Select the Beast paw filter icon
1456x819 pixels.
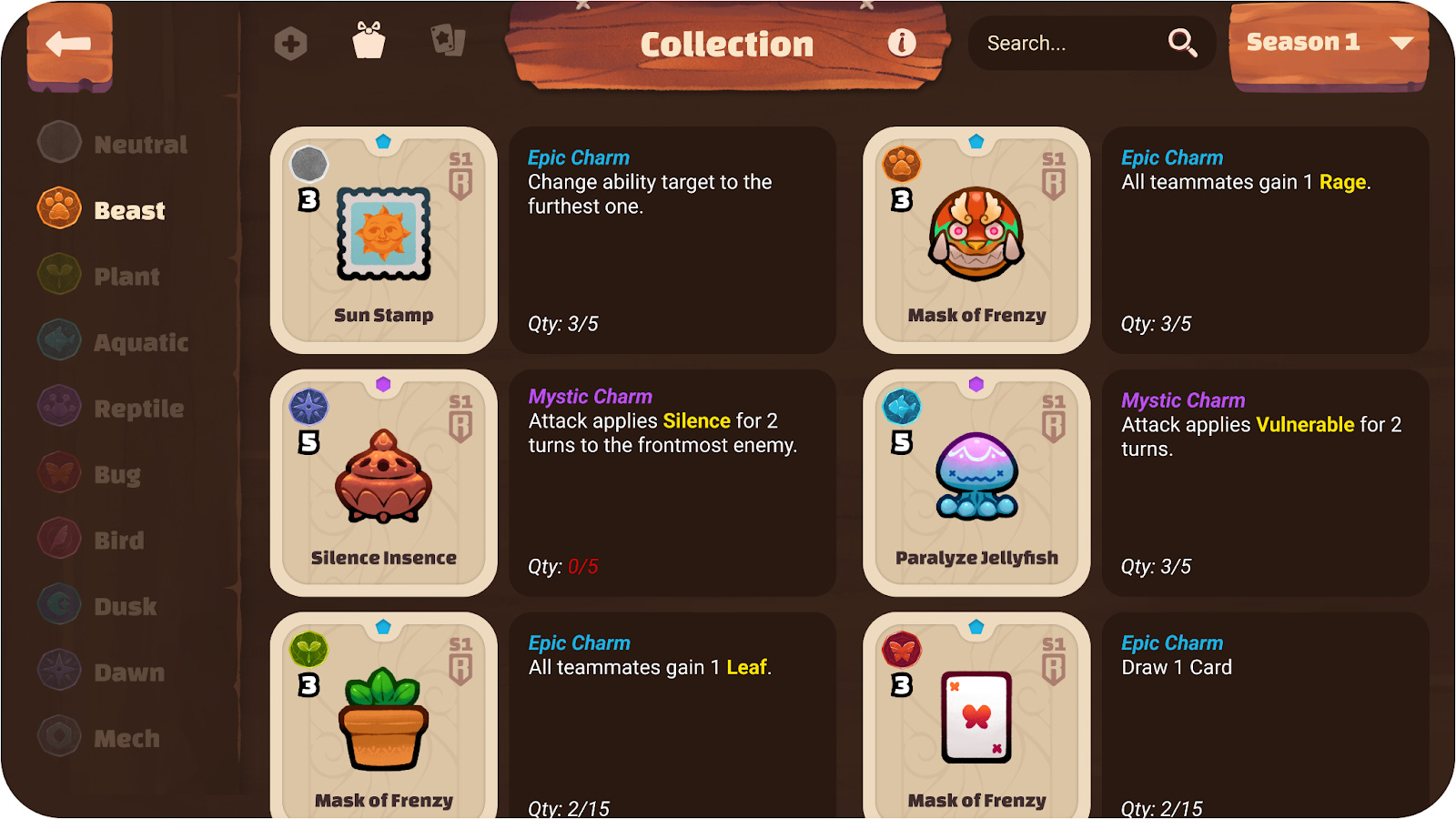tap(58, 208)
